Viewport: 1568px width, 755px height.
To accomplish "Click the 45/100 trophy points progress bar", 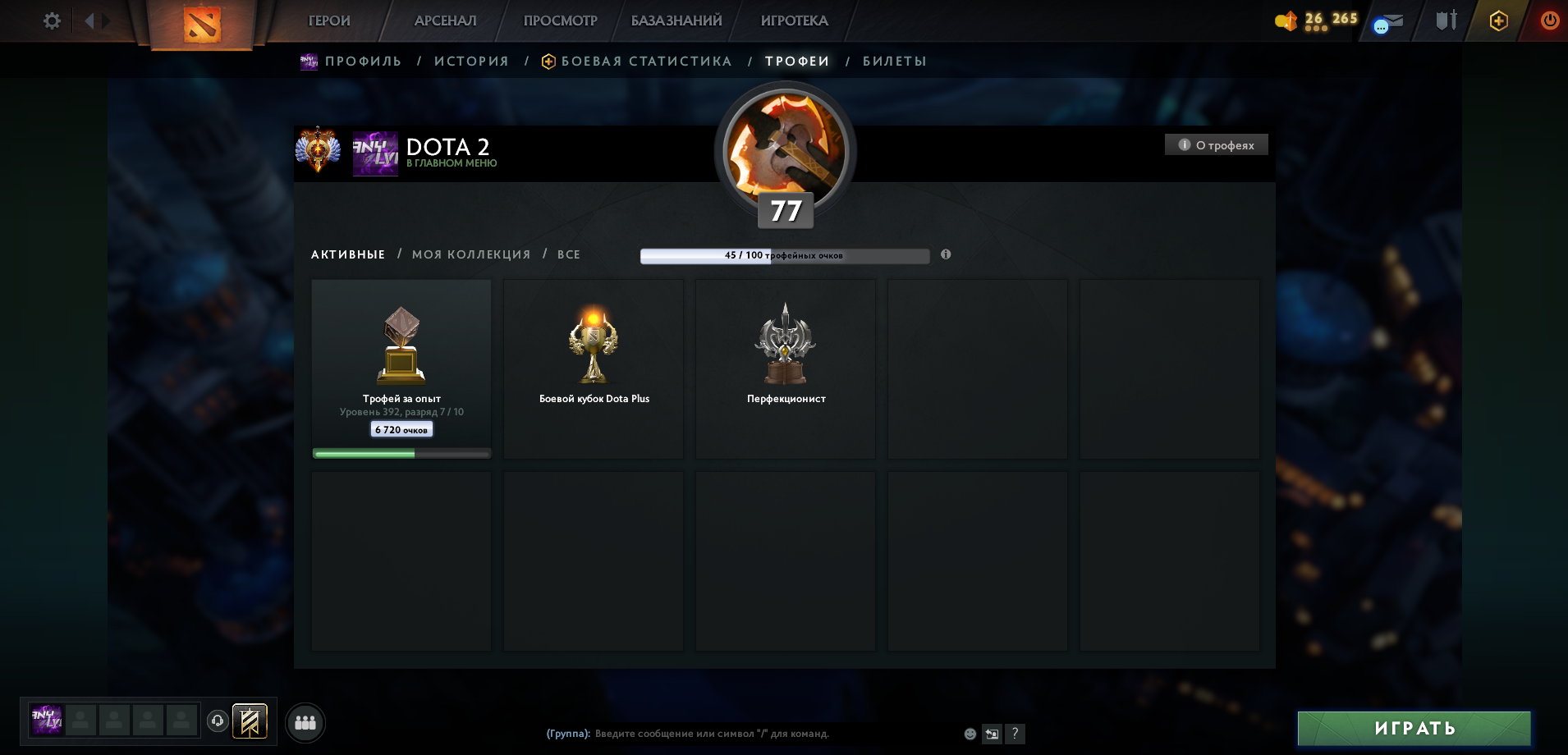I will (x=785, y=255).
